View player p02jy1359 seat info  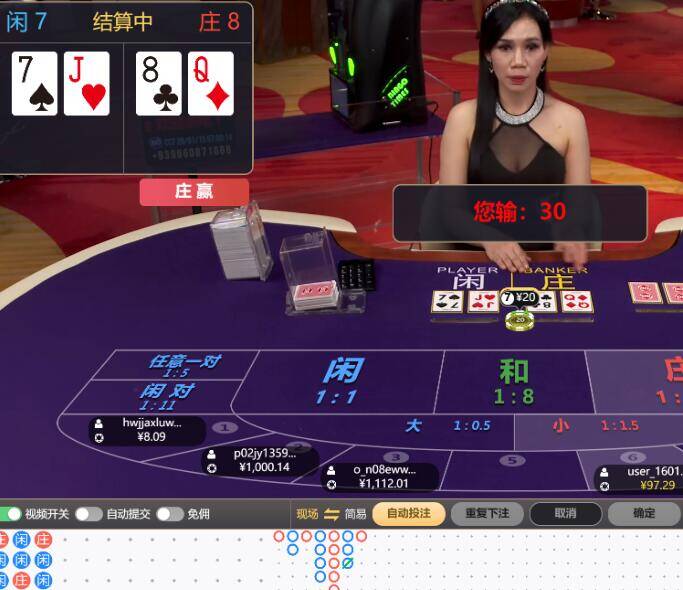[x=260, y=460]
